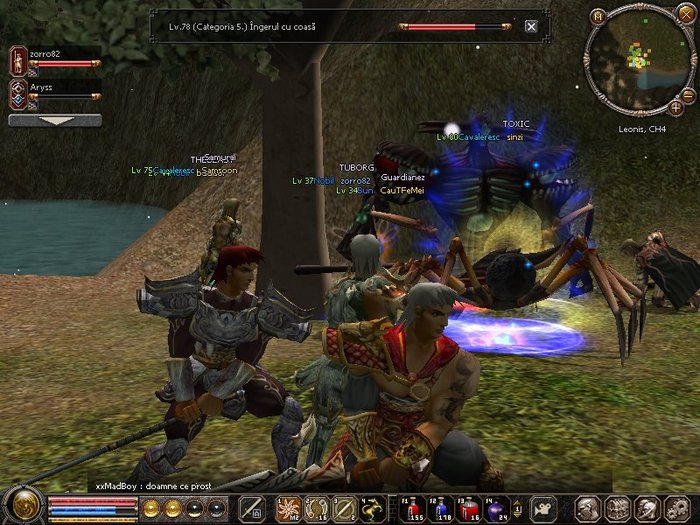This screenshot has height=525, width=700.
Task: Use the red potion stack of 118
Action: click(x=441, y=507)
